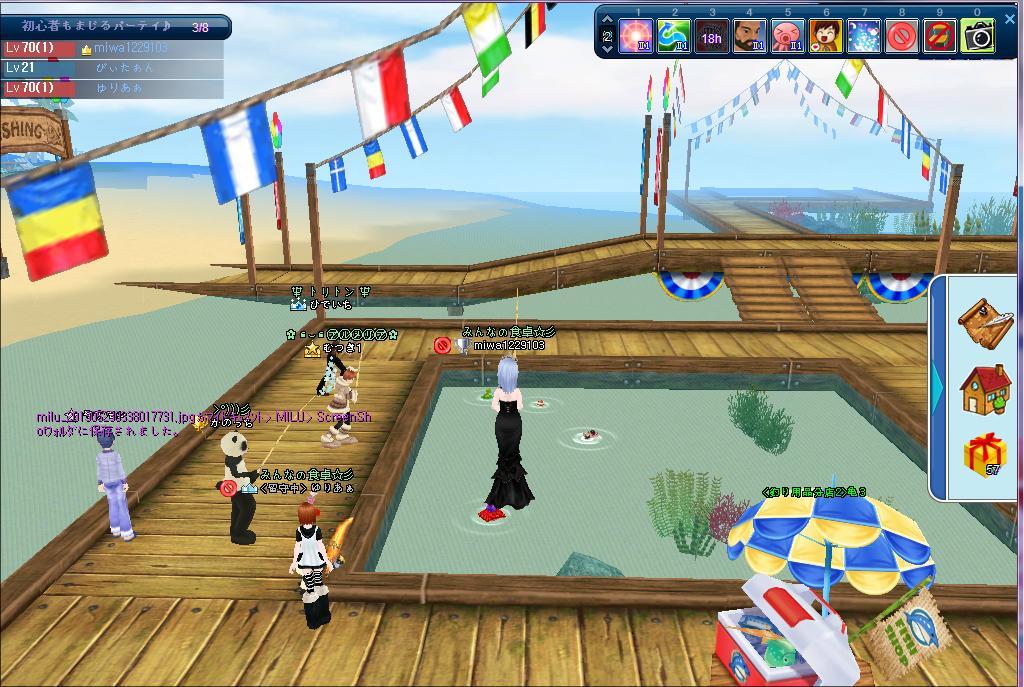Select party member ゆりあぁ in the list
The height and width of the screenshot is (687, 1024).
(113, 88)
